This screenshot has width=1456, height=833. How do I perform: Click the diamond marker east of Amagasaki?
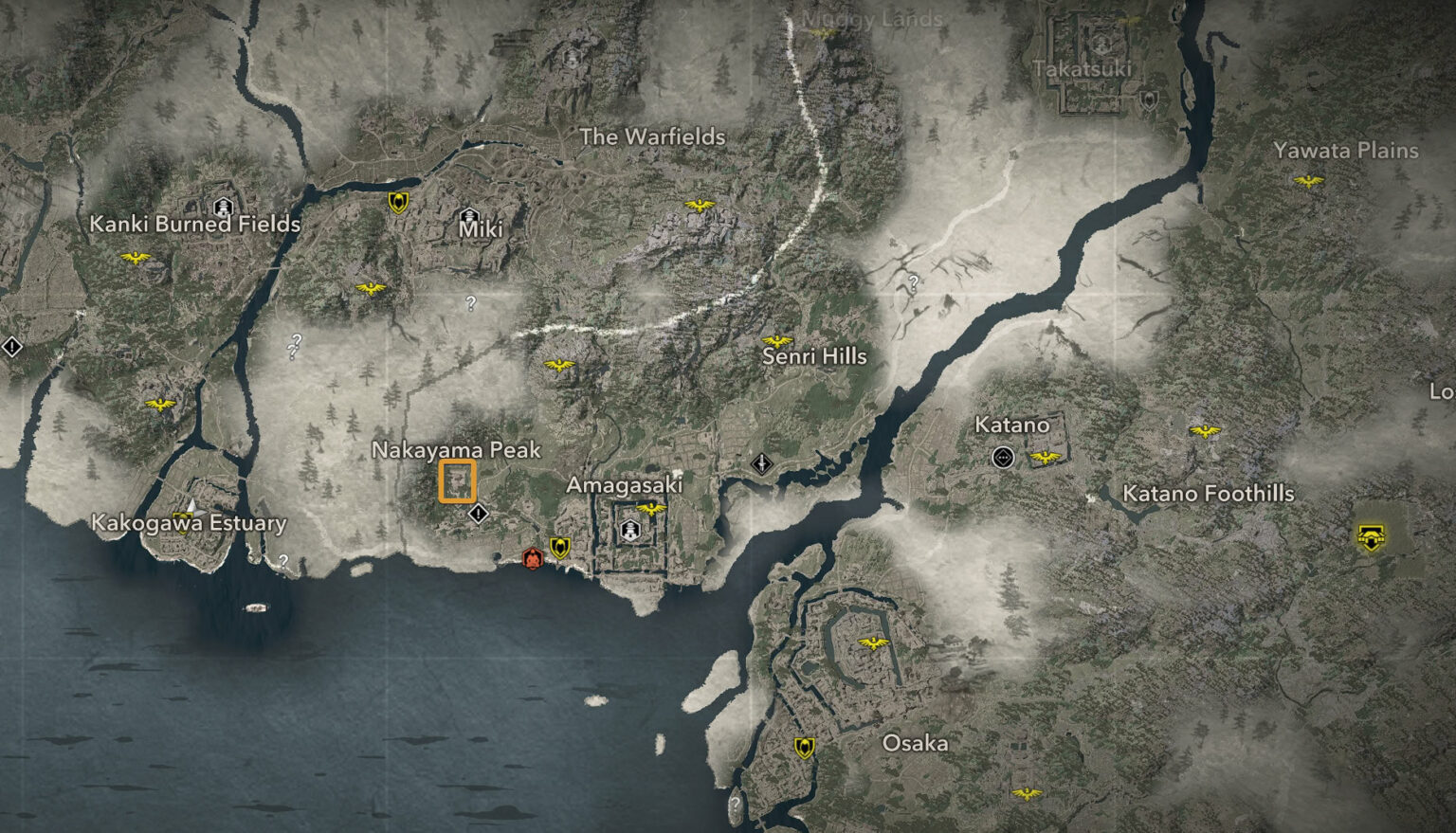coord(761,463)
